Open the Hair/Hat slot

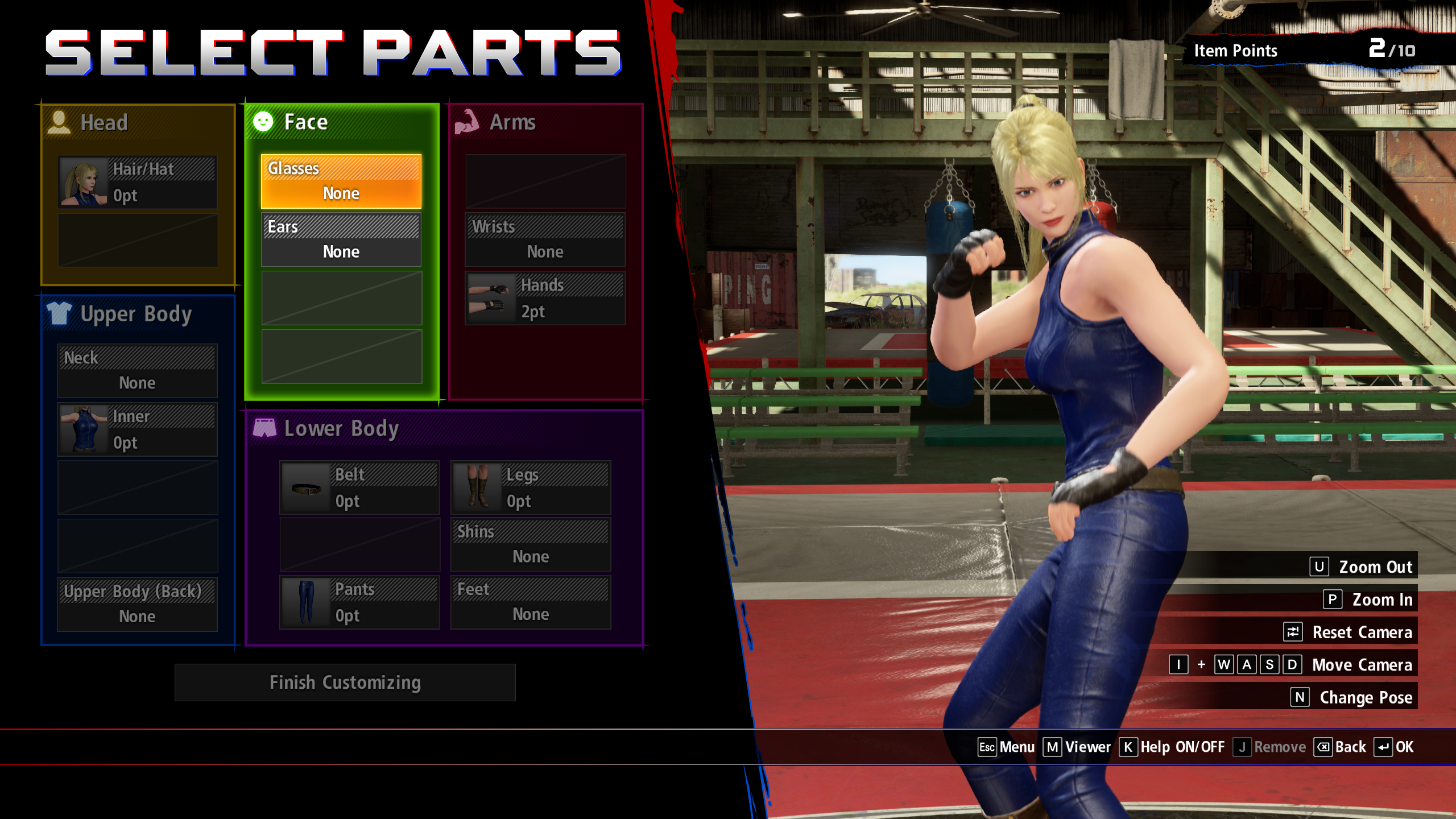click(x=137, y=182)
